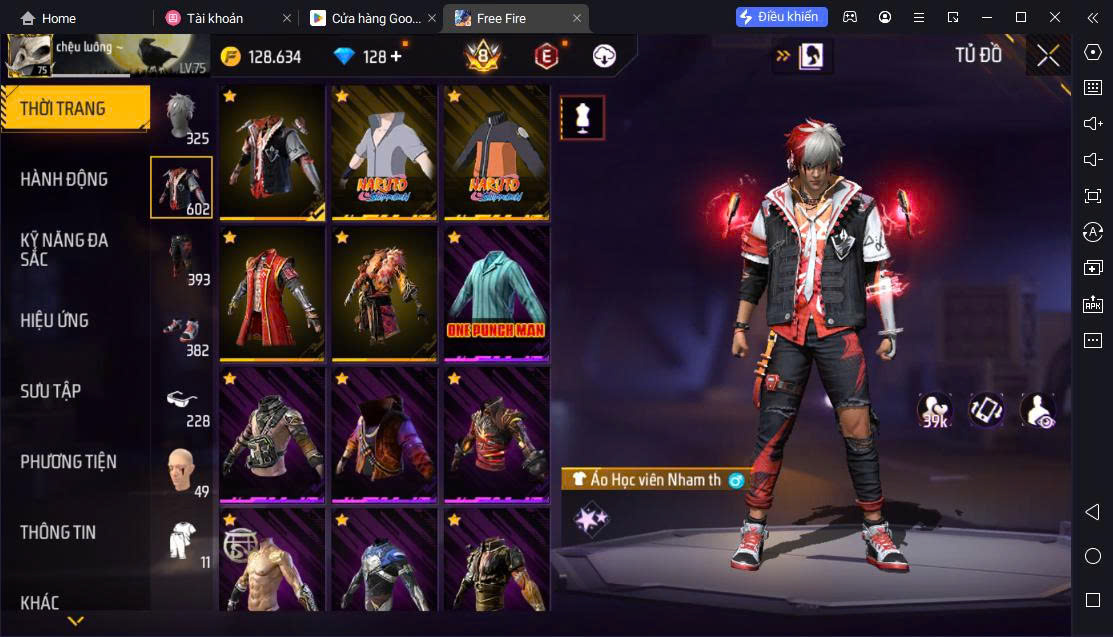This screenshot has height=637, width=1113.
Task: Select Kỹ Năng Đa Sắc menu
Action: [x=65, y=249]
